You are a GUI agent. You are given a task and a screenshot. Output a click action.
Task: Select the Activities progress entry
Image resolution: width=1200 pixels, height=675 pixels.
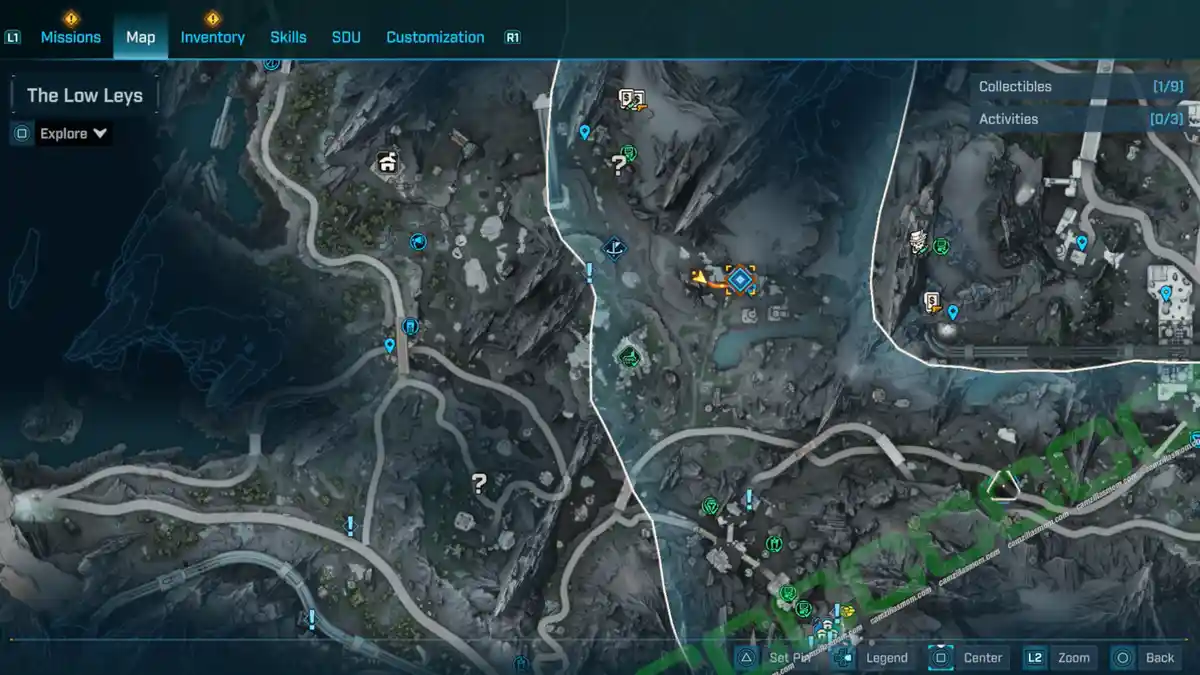[1080, 119]
